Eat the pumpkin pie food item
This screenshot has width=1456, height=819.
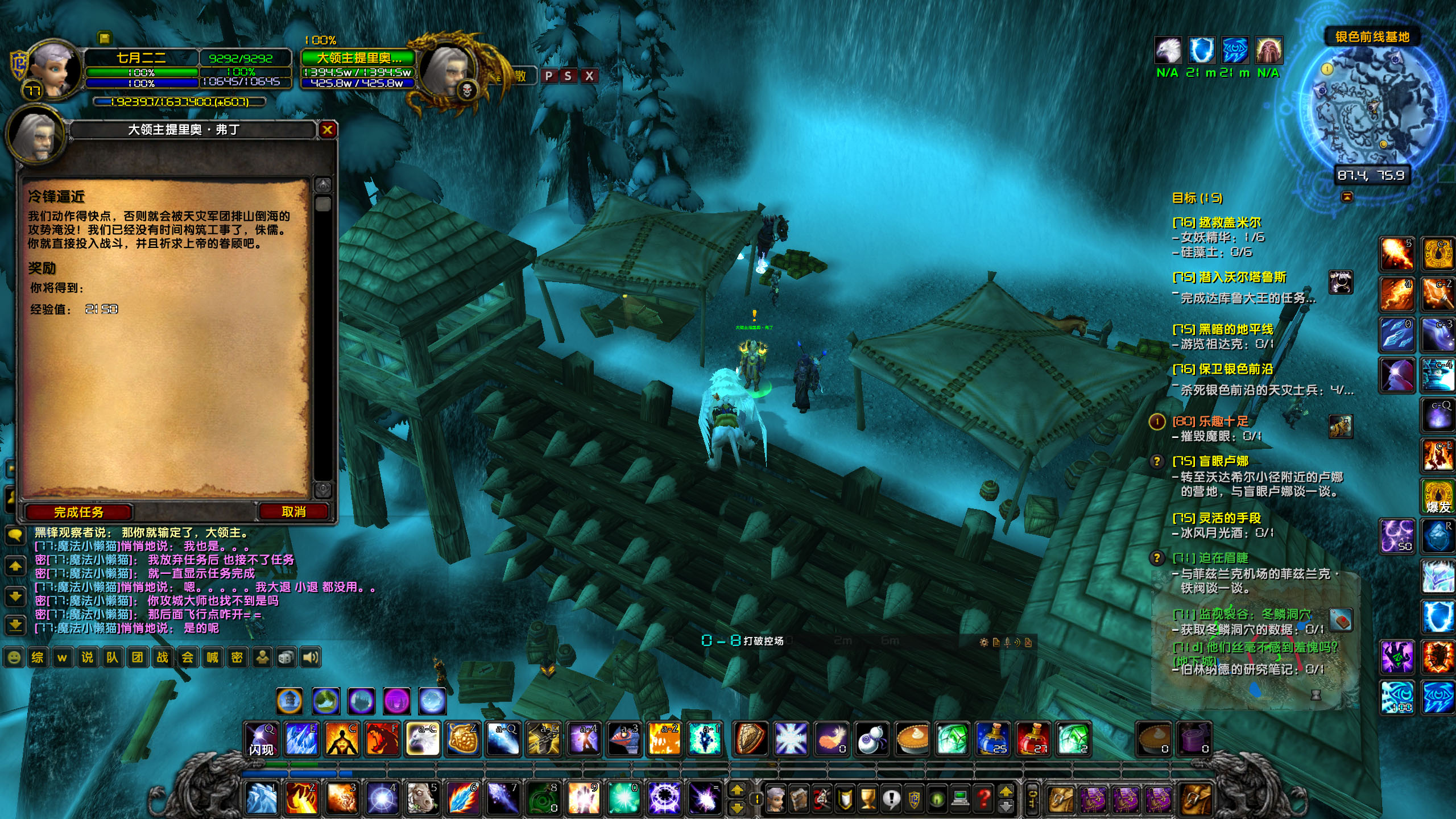click(x=912, y=739)
